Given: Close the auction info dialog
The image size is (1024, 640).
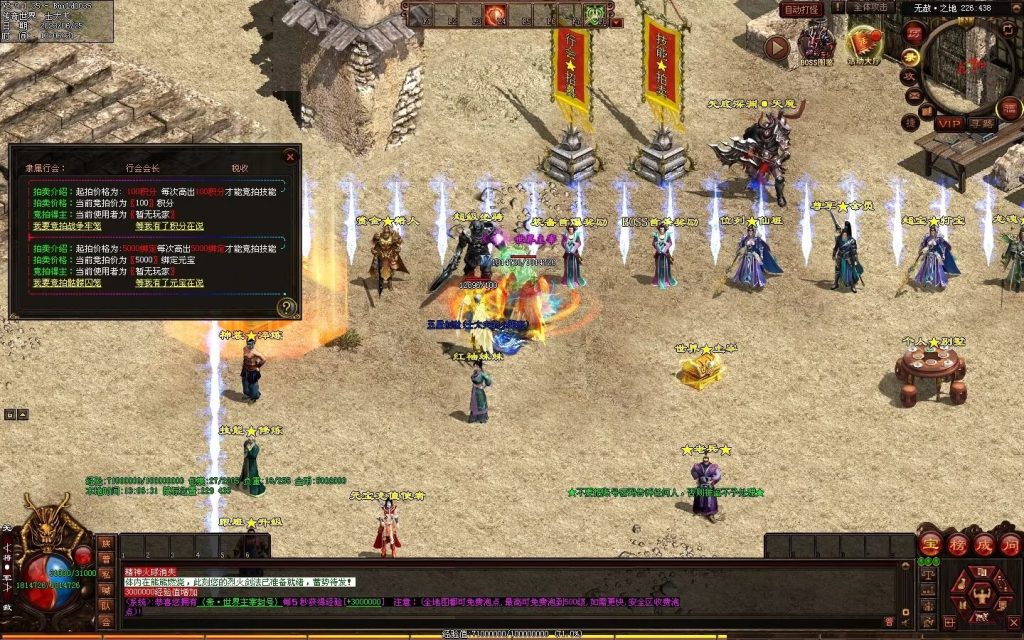Looking at the screenshot, I should coord(290,157).
